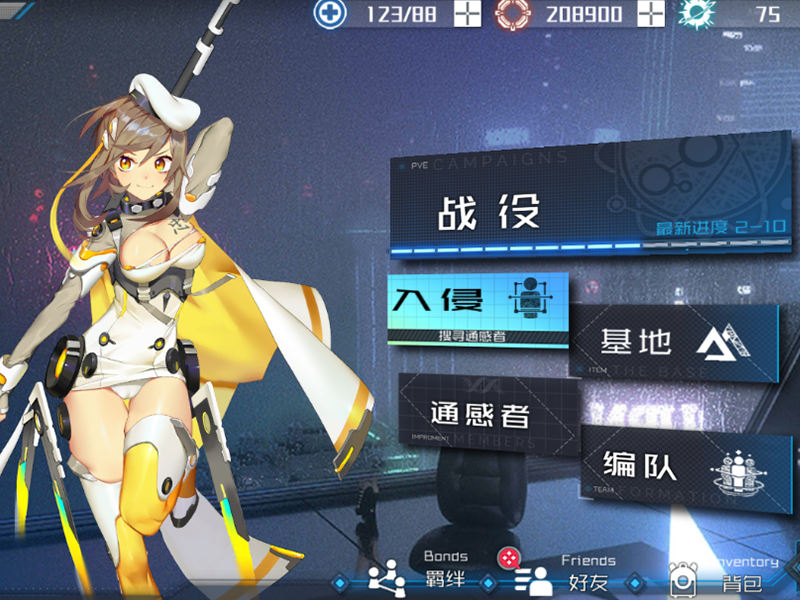Select the 入侵 invasion button
The height and width of the screenshot is (600, 800).
coord(477,307)
